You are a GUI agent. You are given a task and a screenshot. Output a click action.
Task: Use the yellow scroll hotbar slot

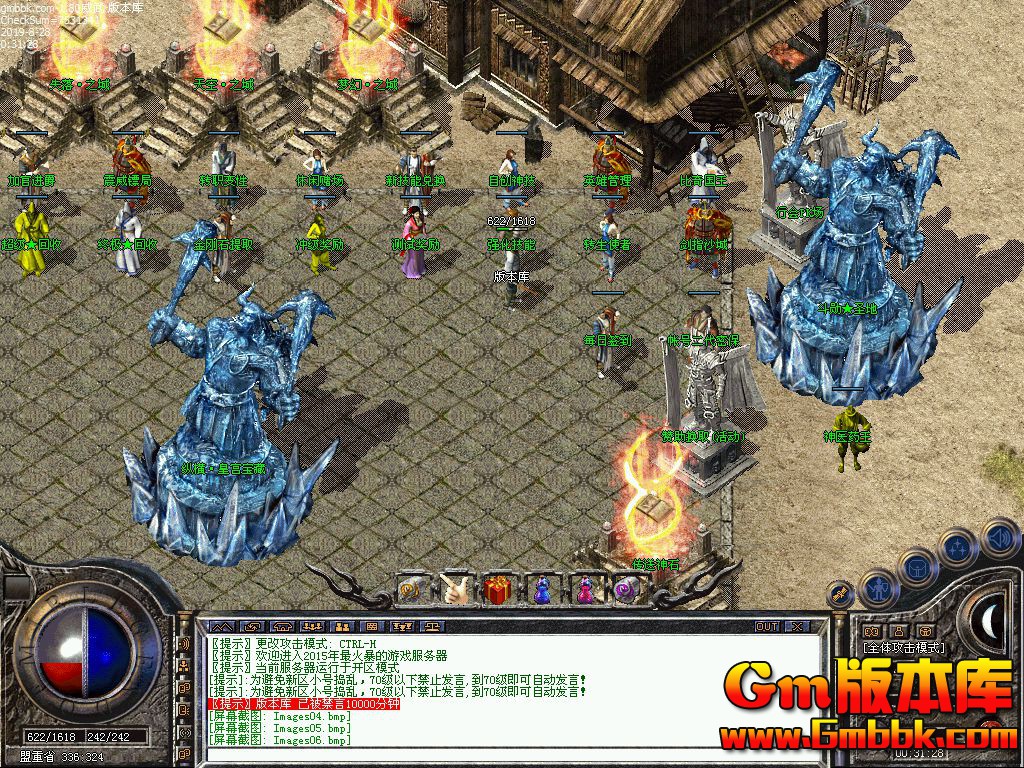pos(413,590)
